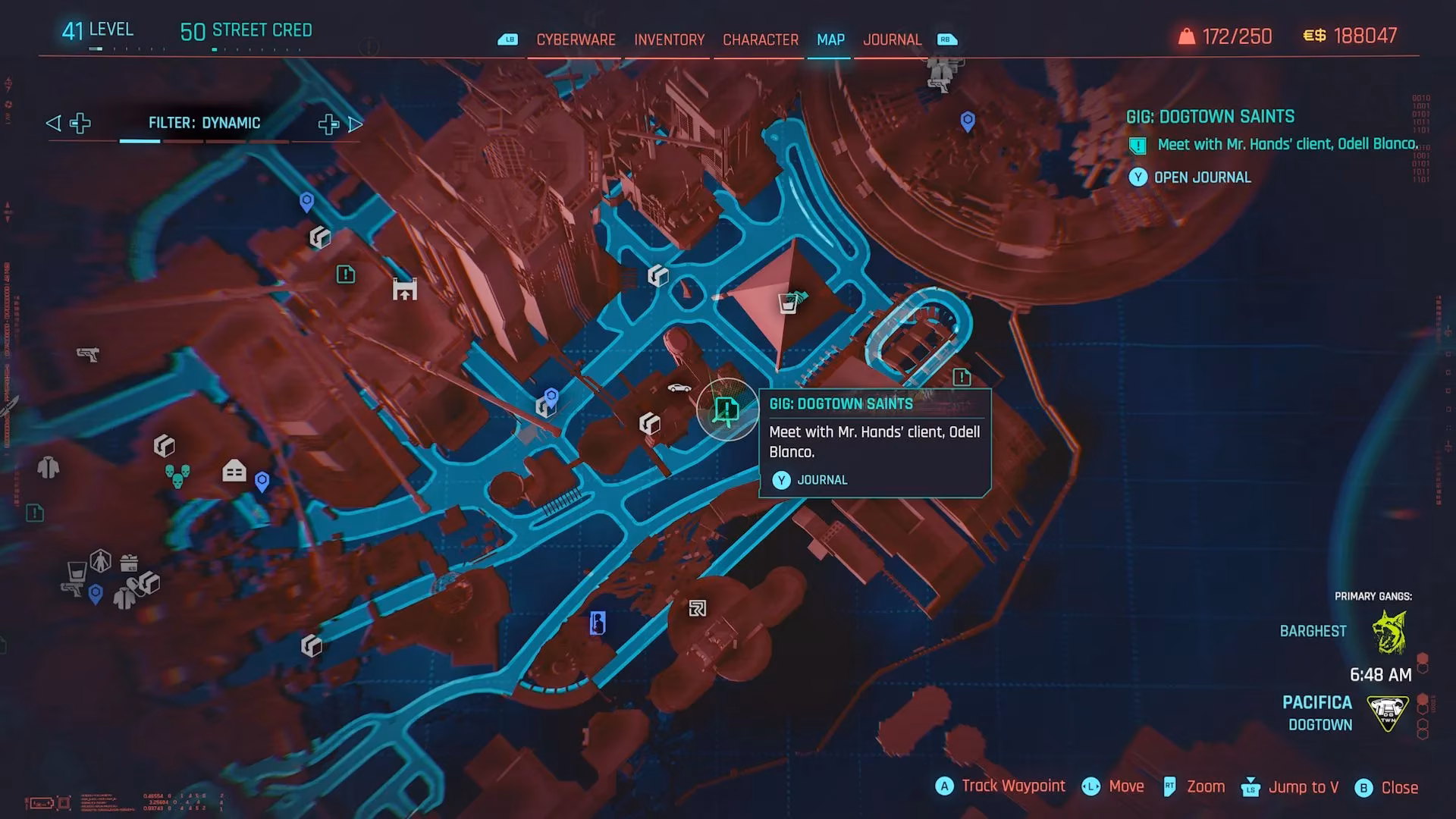This screenshot has width=1456, height=819.
Task: Click the right arrow beside the filter bar
Action: (355, 124)
